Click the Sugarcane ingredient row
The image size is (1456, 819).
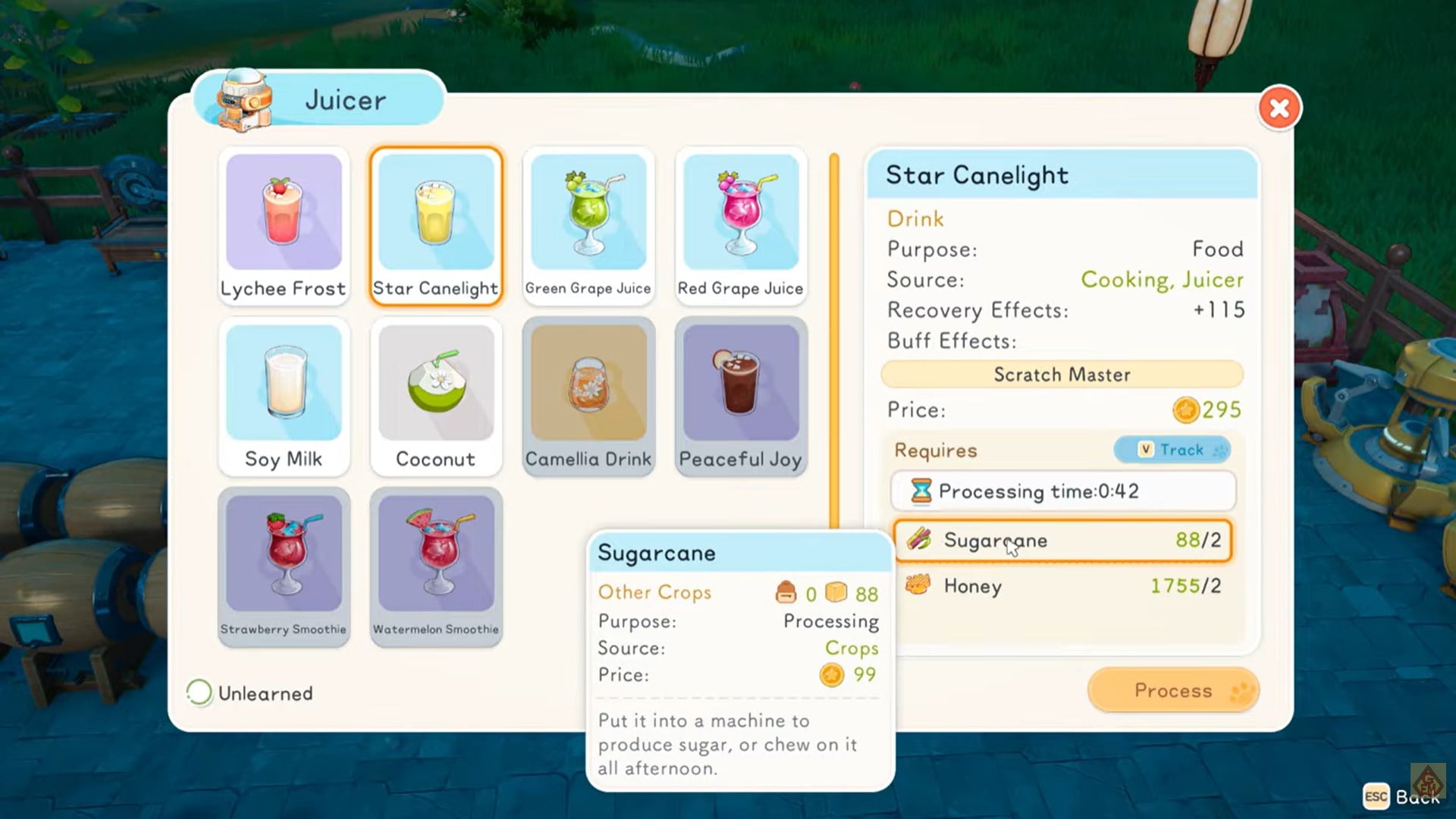(x=1062, y=540)
